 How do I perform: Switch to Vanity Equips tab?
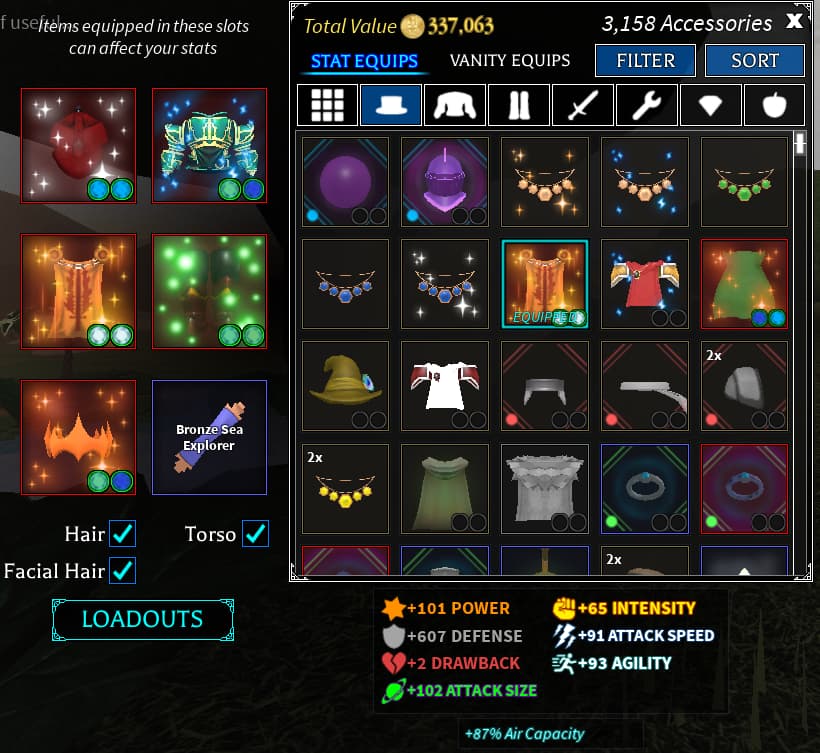510,61
